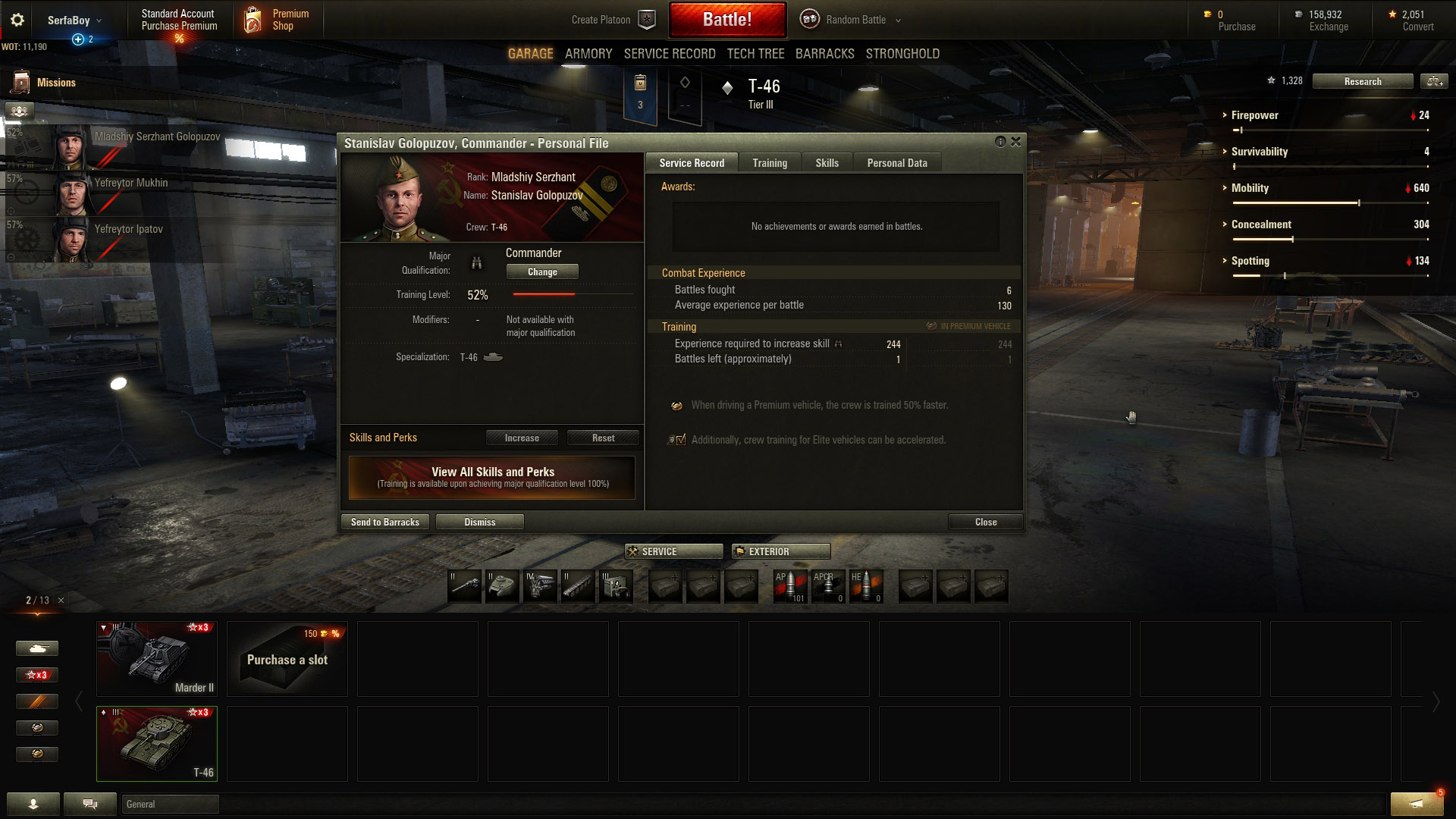The image size is (1456, 819).
Task: View All Skills and Perks
Action: (x=492, y=477)
